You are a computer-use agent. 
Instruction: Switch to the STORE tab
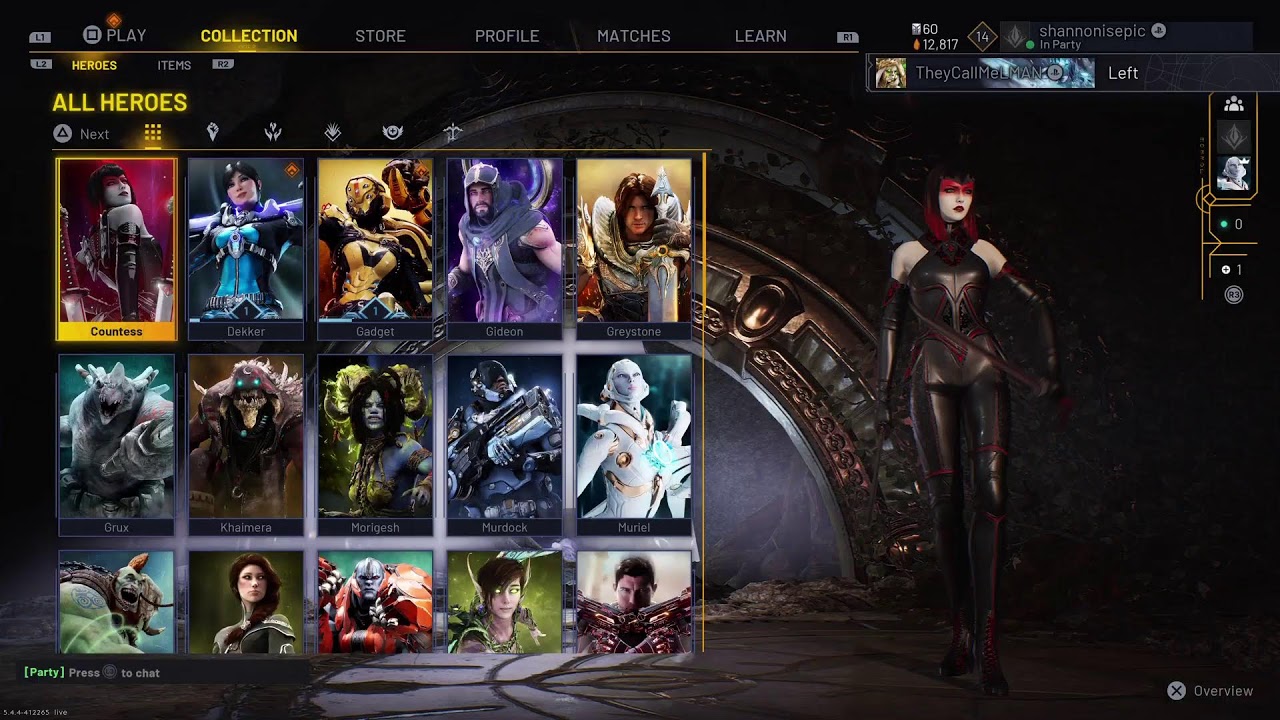click(380, 36)
